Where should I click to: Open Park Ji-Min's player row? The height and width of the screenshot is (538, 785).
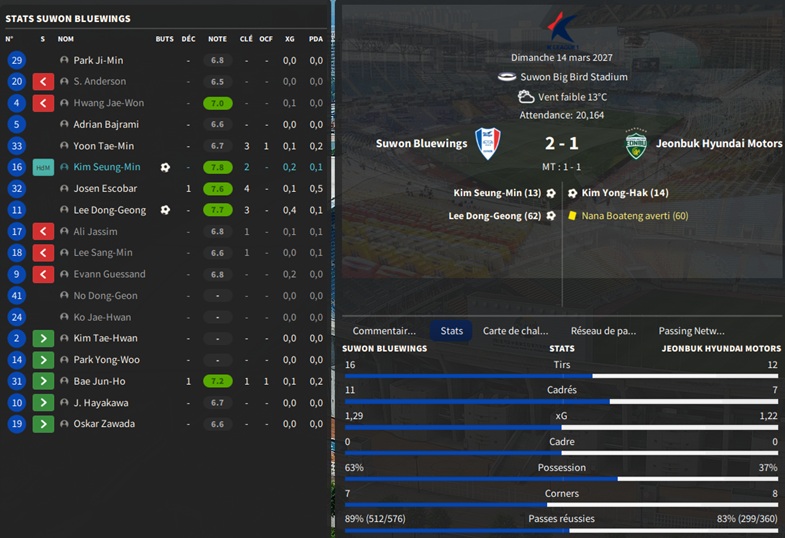pos(98,61)
